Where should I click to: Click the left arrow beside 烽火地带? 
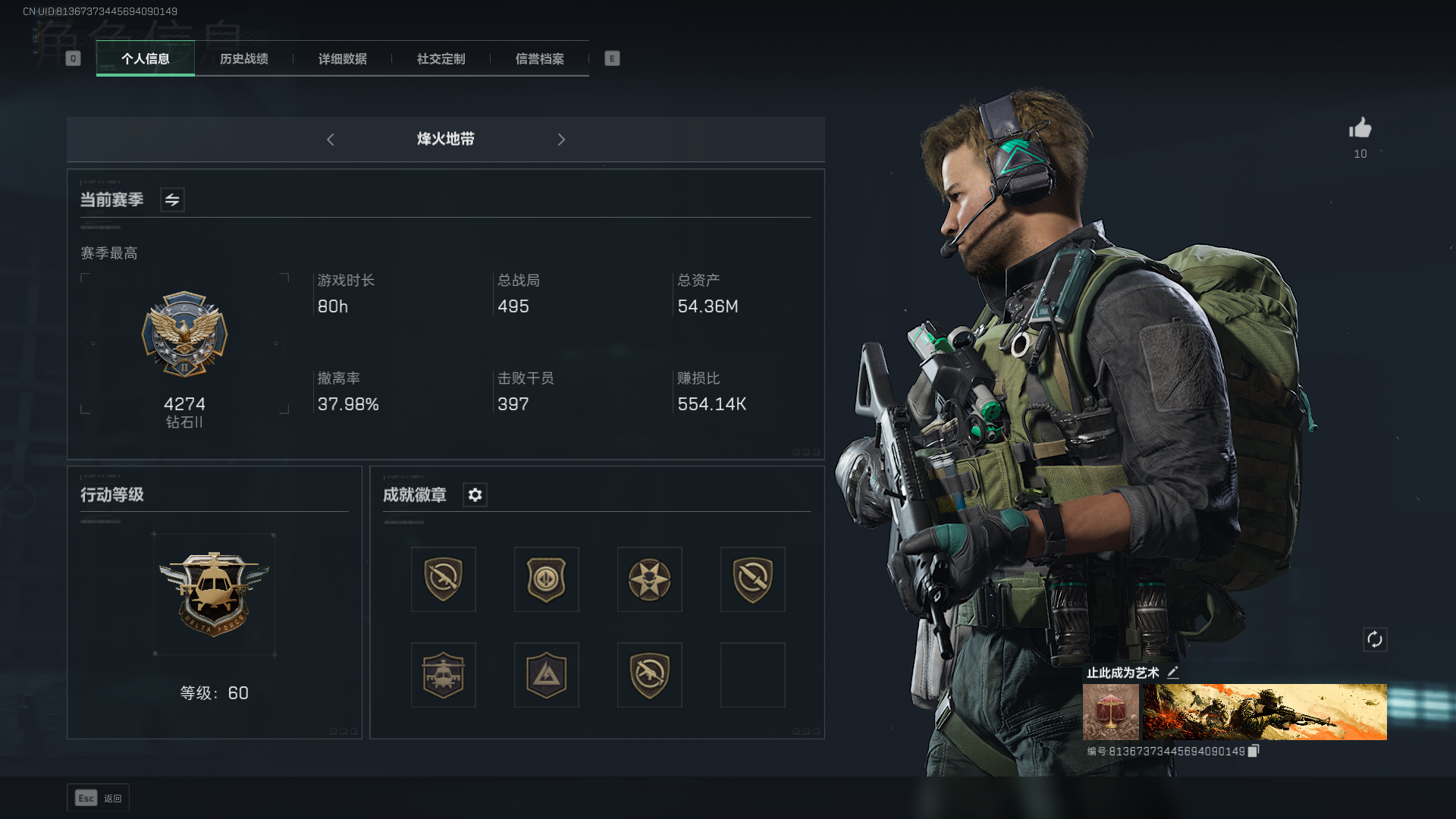[331, 140]
